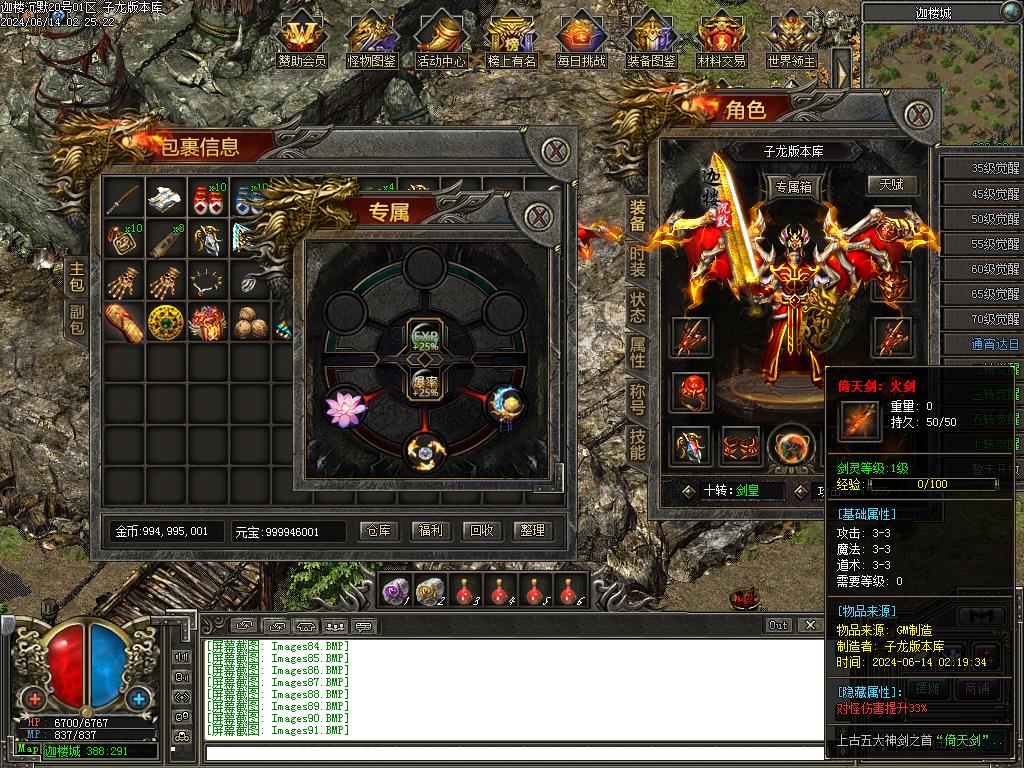Show the 榜上有名 ranking board
1024x768 pixels.
(511, 40)
